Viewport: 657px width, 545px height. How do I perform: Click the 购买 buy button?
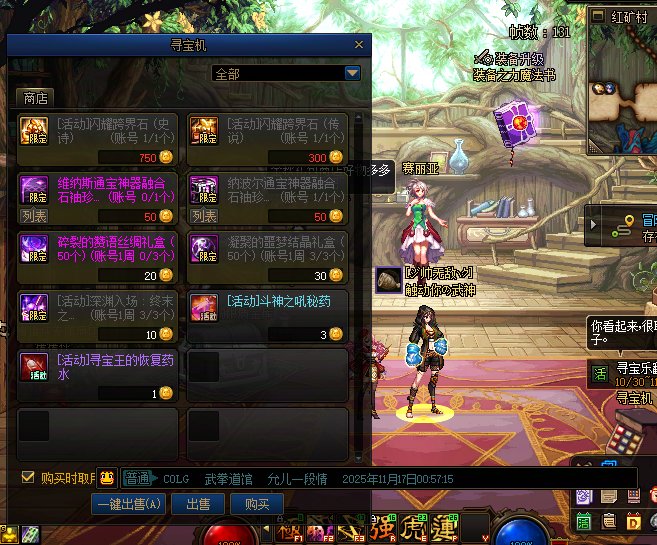coord(257,505)
